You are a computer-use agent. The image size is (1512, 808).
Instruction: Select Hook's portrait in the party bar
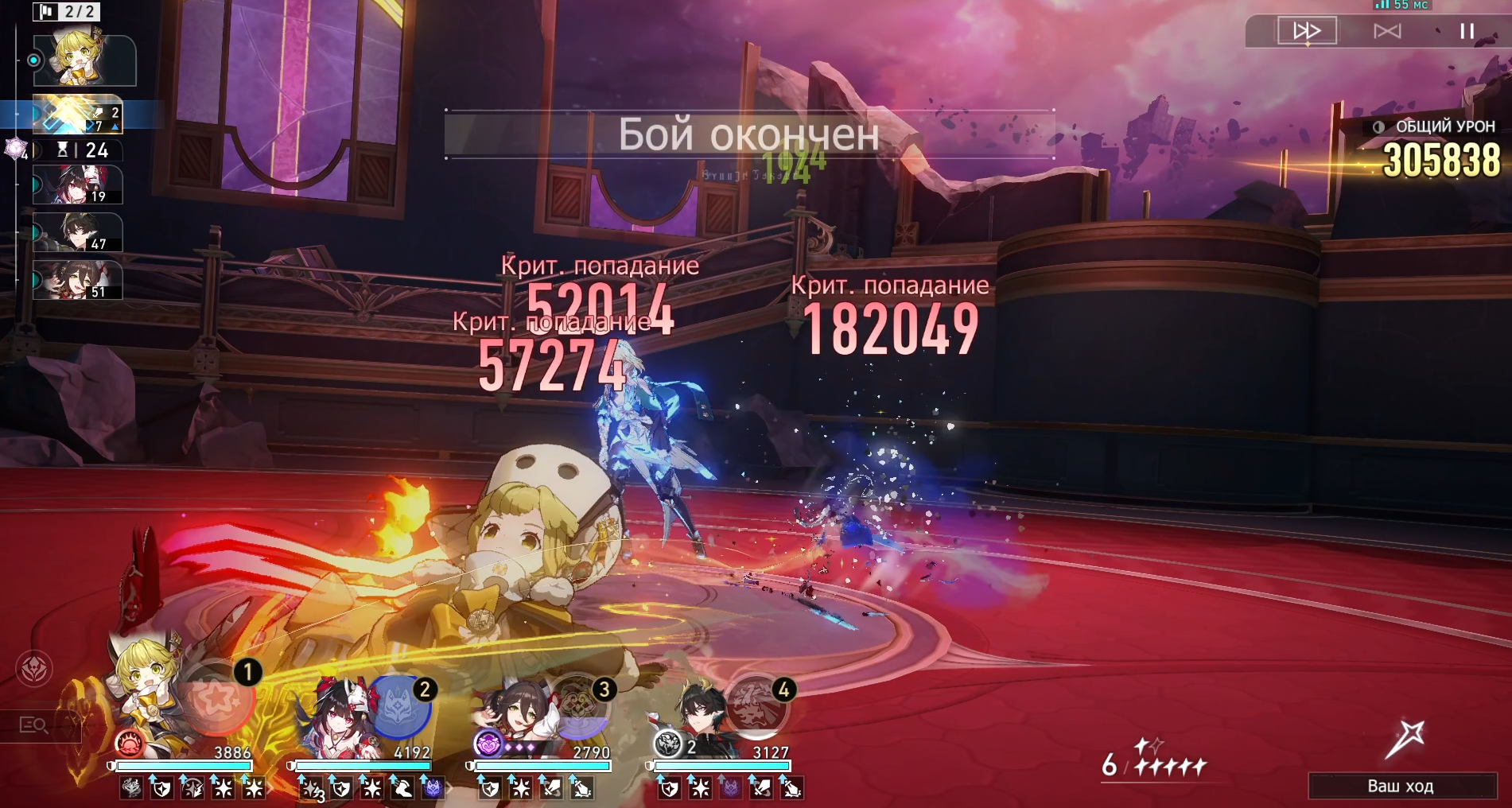click(146, 690)
